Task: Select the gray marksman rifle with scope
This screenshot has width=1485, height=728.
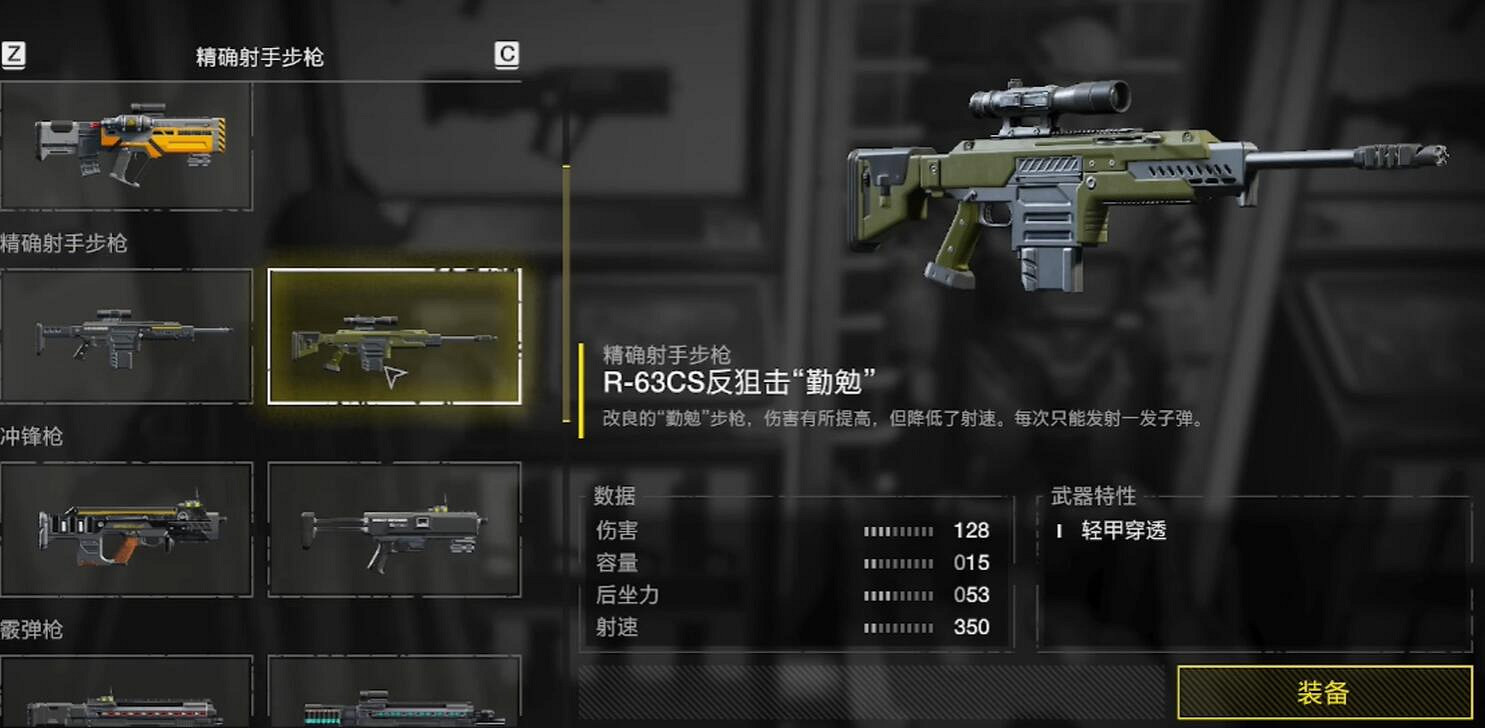Action: (127, 337)
